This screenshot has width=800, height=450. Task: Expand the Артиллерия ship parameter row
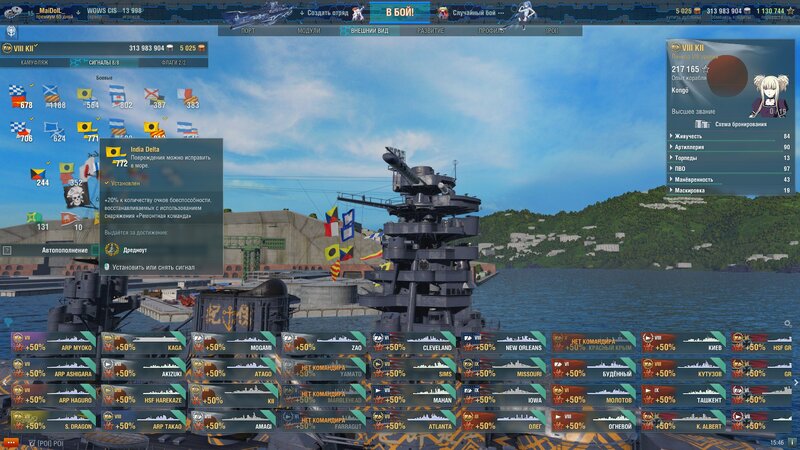click(730, 147)
